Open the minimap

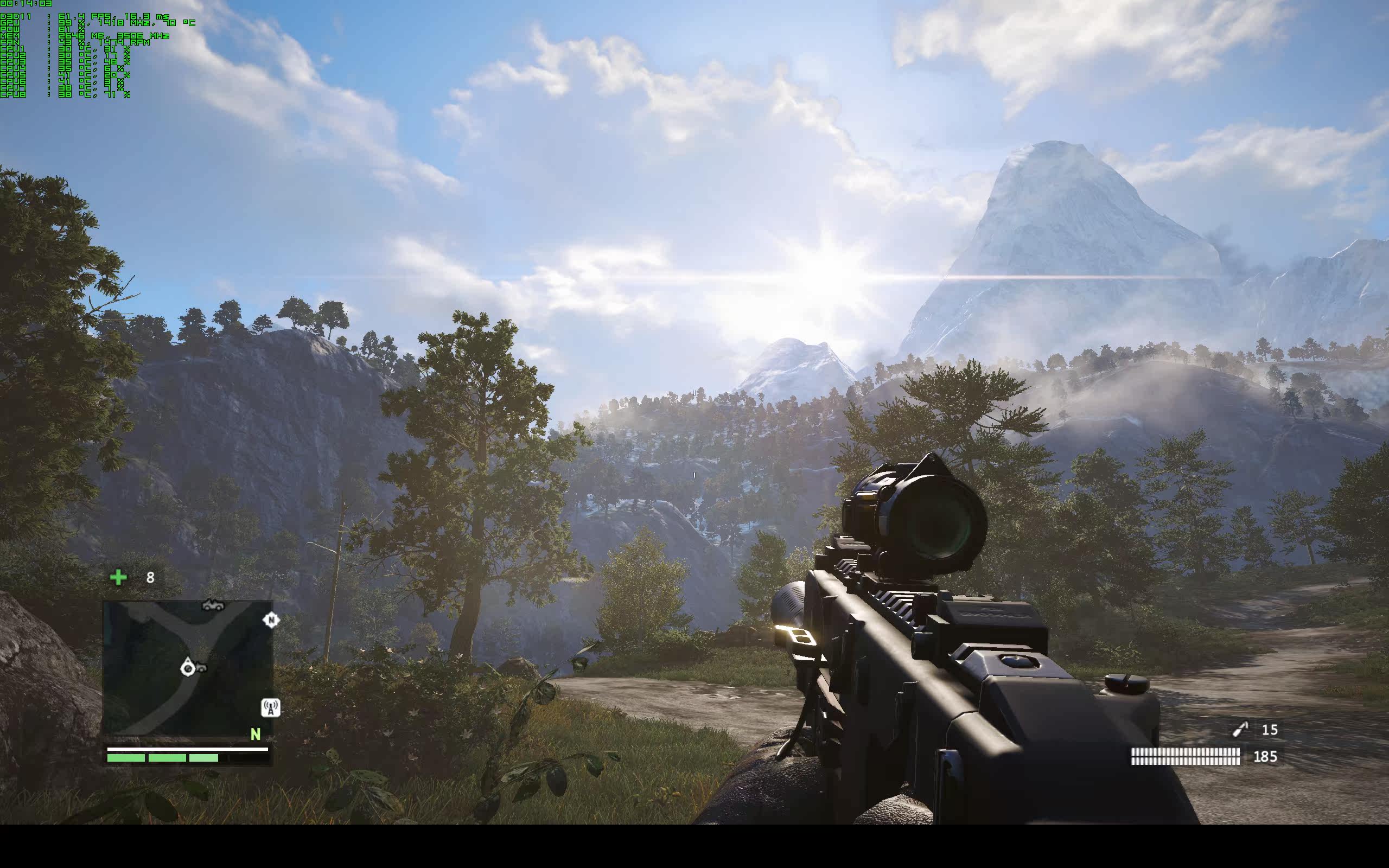tap(187, 668)
